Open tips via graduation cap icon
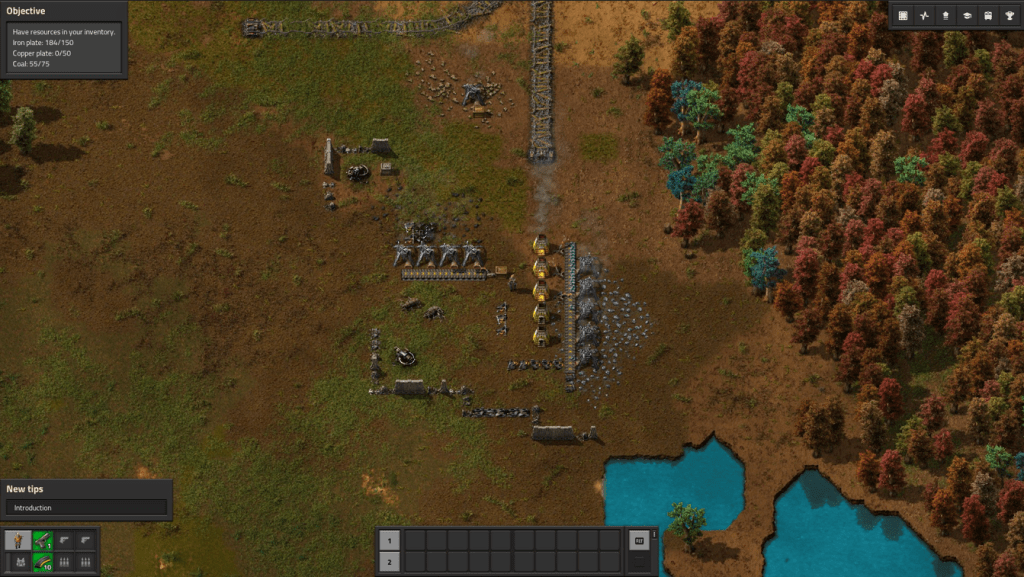This screenshot has height=577, width=1024. 967,16
